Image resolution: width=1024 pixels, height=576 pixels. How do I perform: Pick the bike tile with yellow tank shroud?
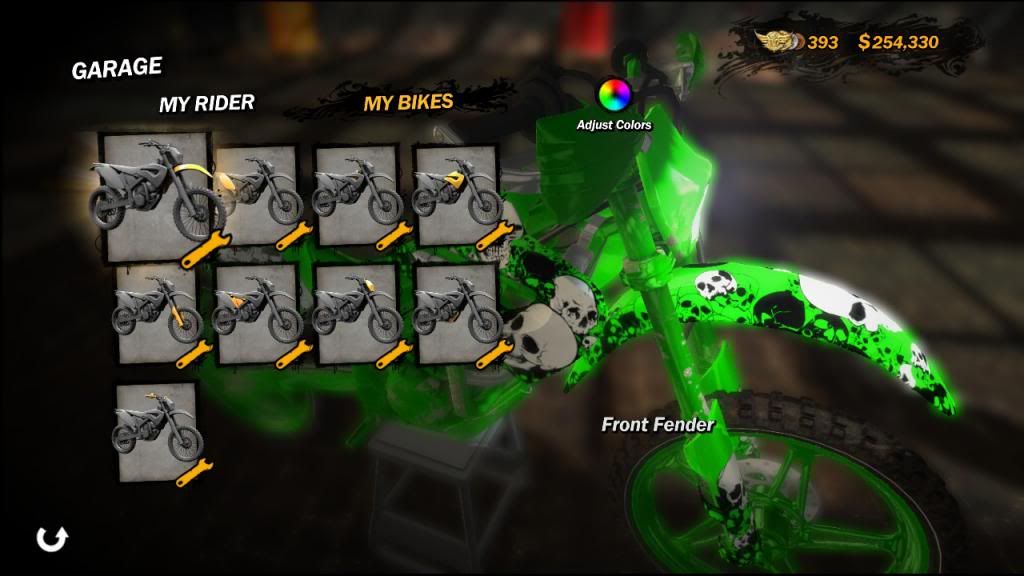click(x=457, y=195)
